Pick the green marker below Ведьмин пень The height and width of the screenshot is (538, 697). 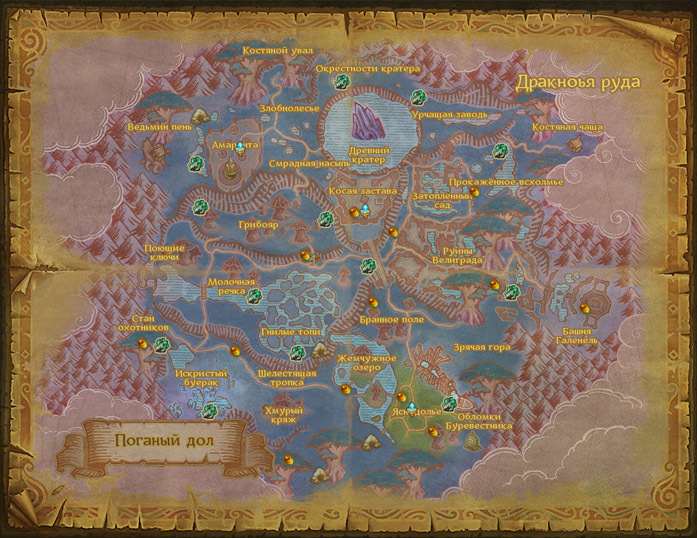click(x=195, y=163)
